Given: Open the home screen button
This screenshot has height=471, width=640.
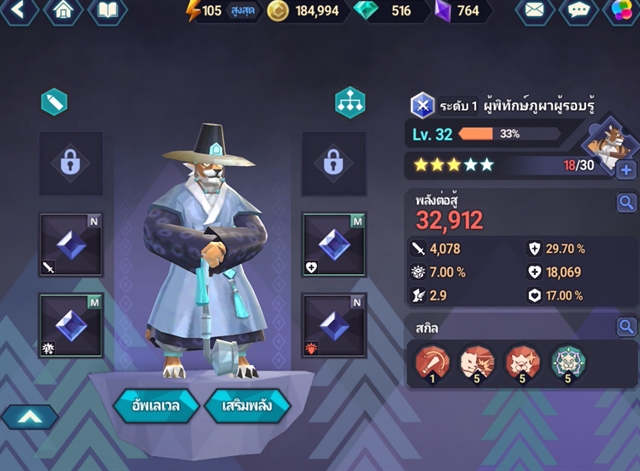Looking at the screenshot, I should tap(65, 12).
